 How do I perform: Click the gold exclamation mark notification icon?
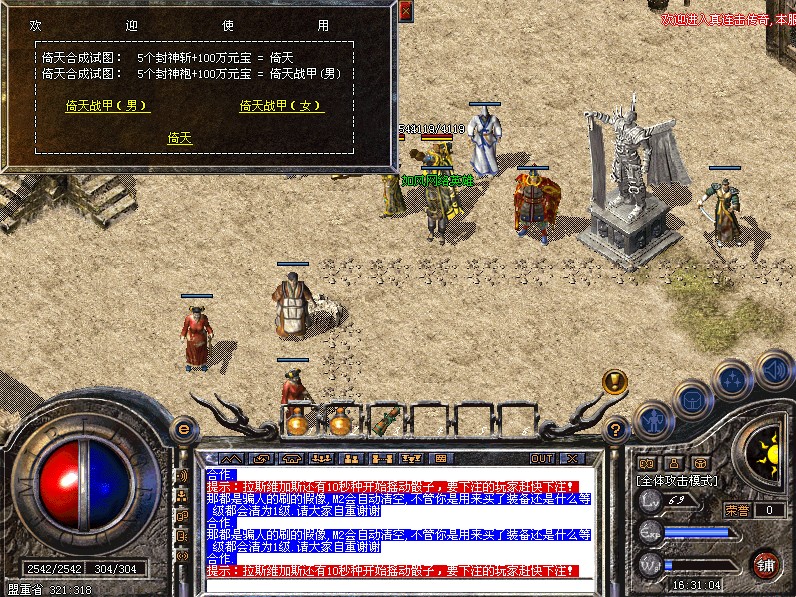(614, 381)
